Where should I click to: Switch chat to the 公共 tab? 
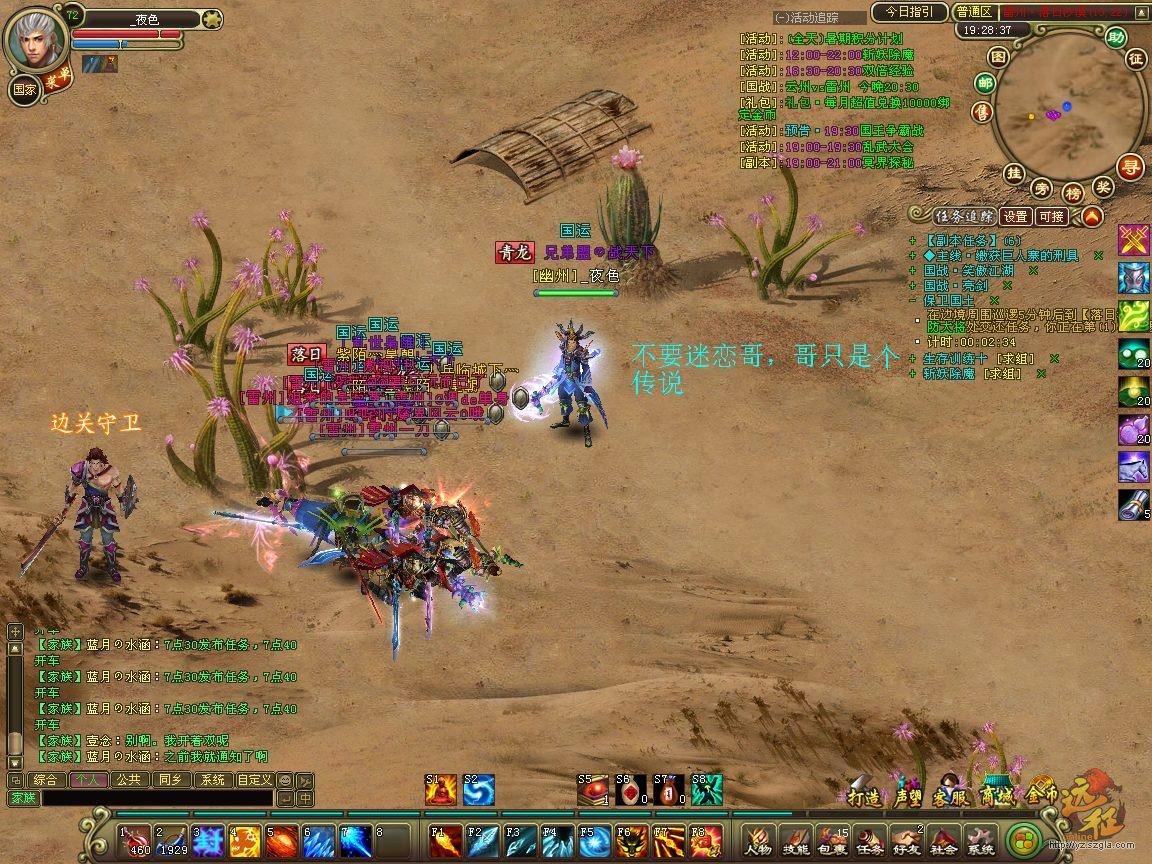click(x=127, y=780)
